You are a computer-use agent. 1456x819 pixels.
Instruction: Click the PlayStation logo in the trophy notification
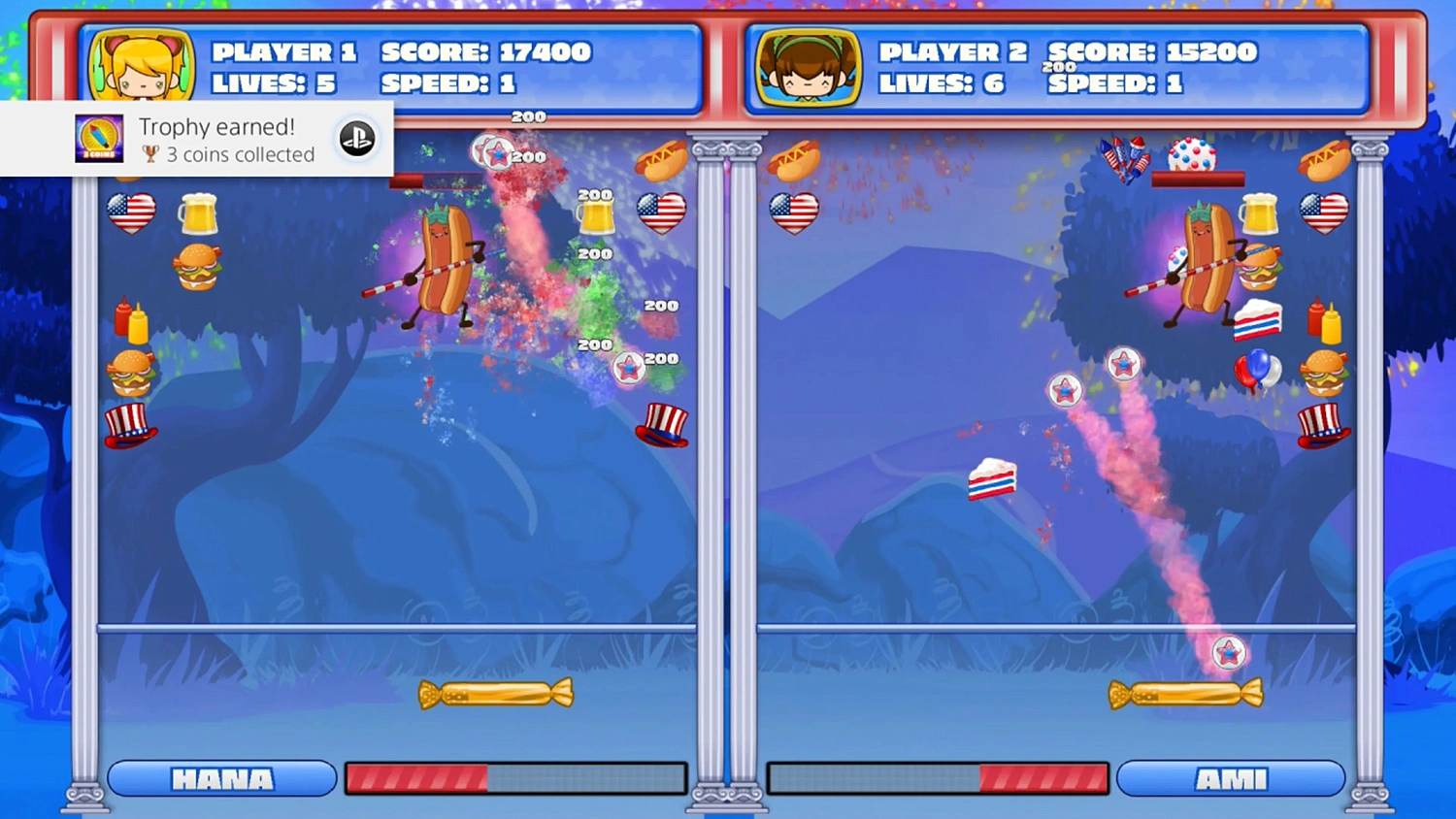pos(357,139)
